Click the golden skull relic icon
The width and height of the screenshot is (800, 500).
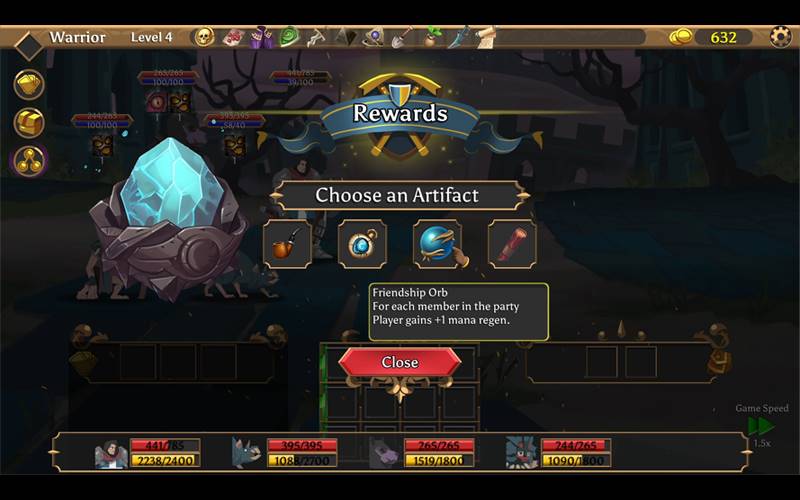[204, 37]
